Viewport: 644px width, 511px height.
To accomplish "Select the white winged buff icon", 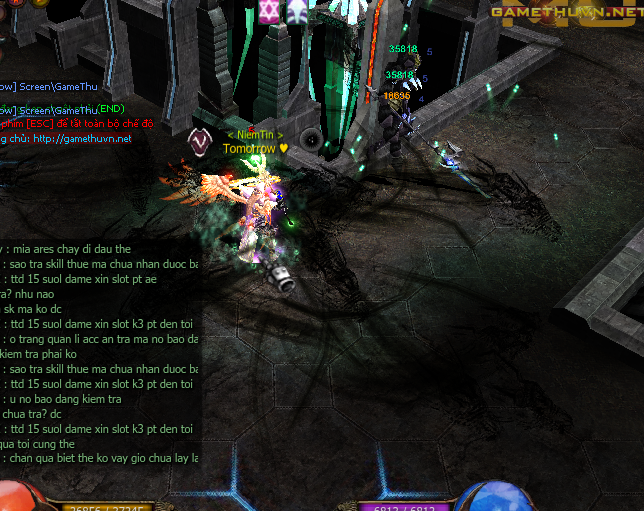I will pyautogui.click(x=297, y=11).
